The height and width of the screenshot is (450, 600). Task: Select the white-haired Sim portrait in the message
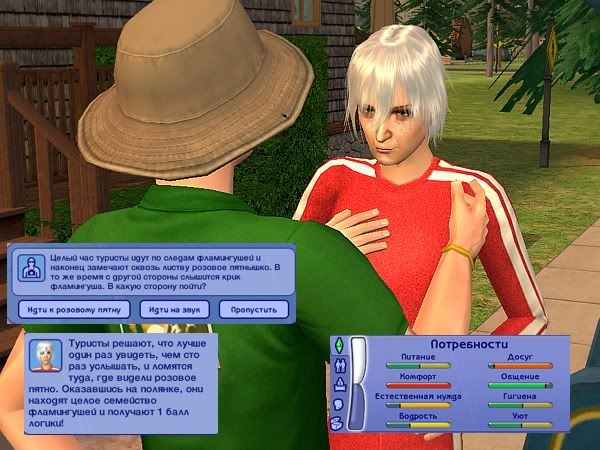click(46, 353)
